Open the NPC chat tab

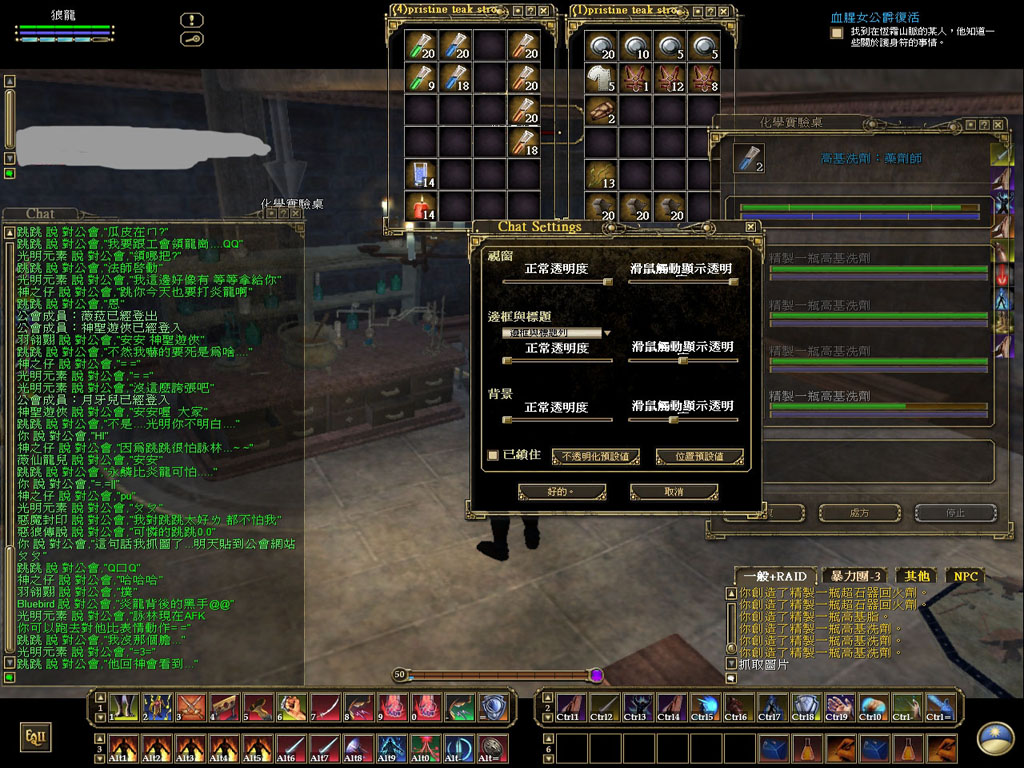pos(965,576)
